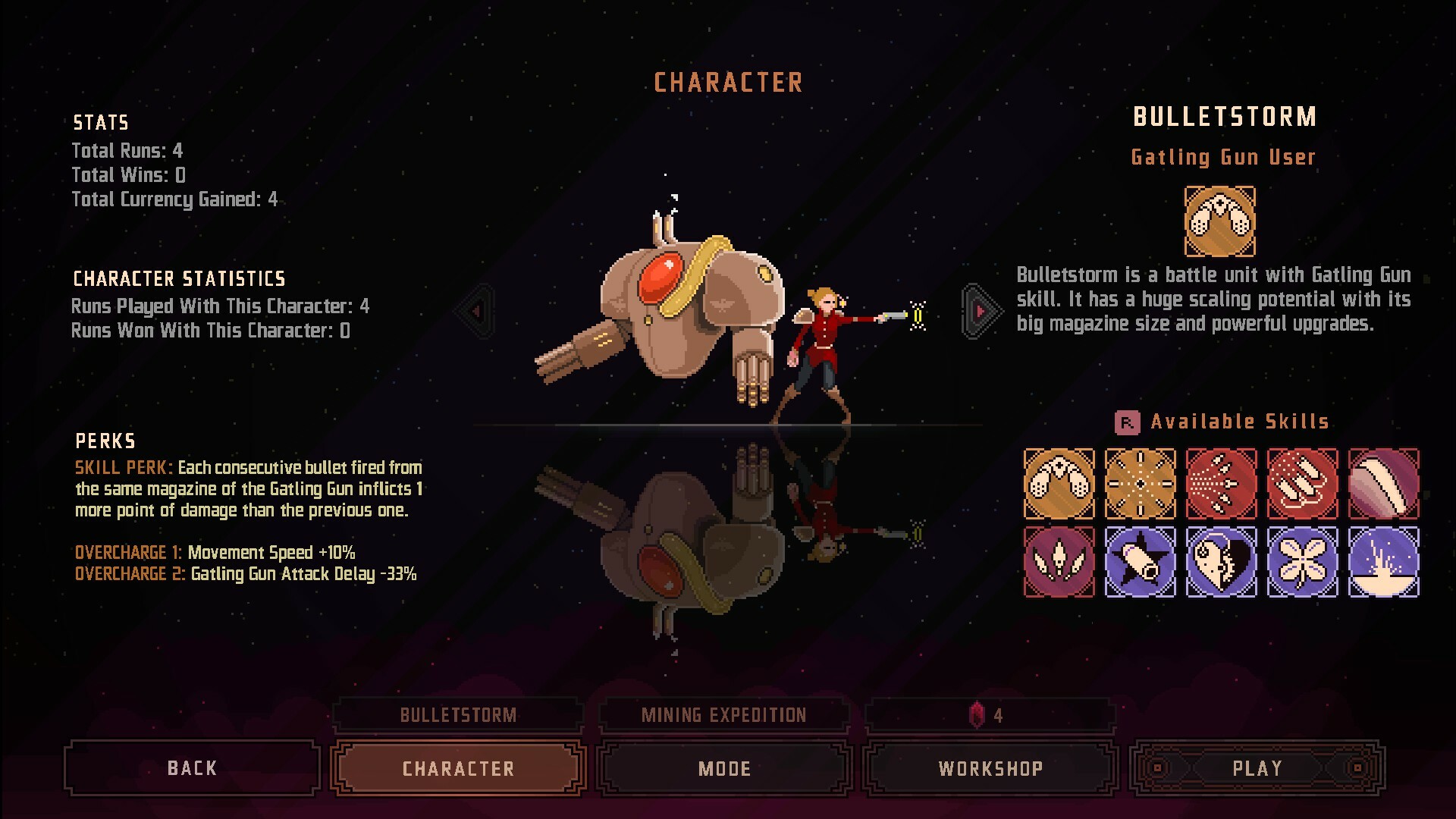
Task: Click the pink capsule skill icon
Action: 1384,483
